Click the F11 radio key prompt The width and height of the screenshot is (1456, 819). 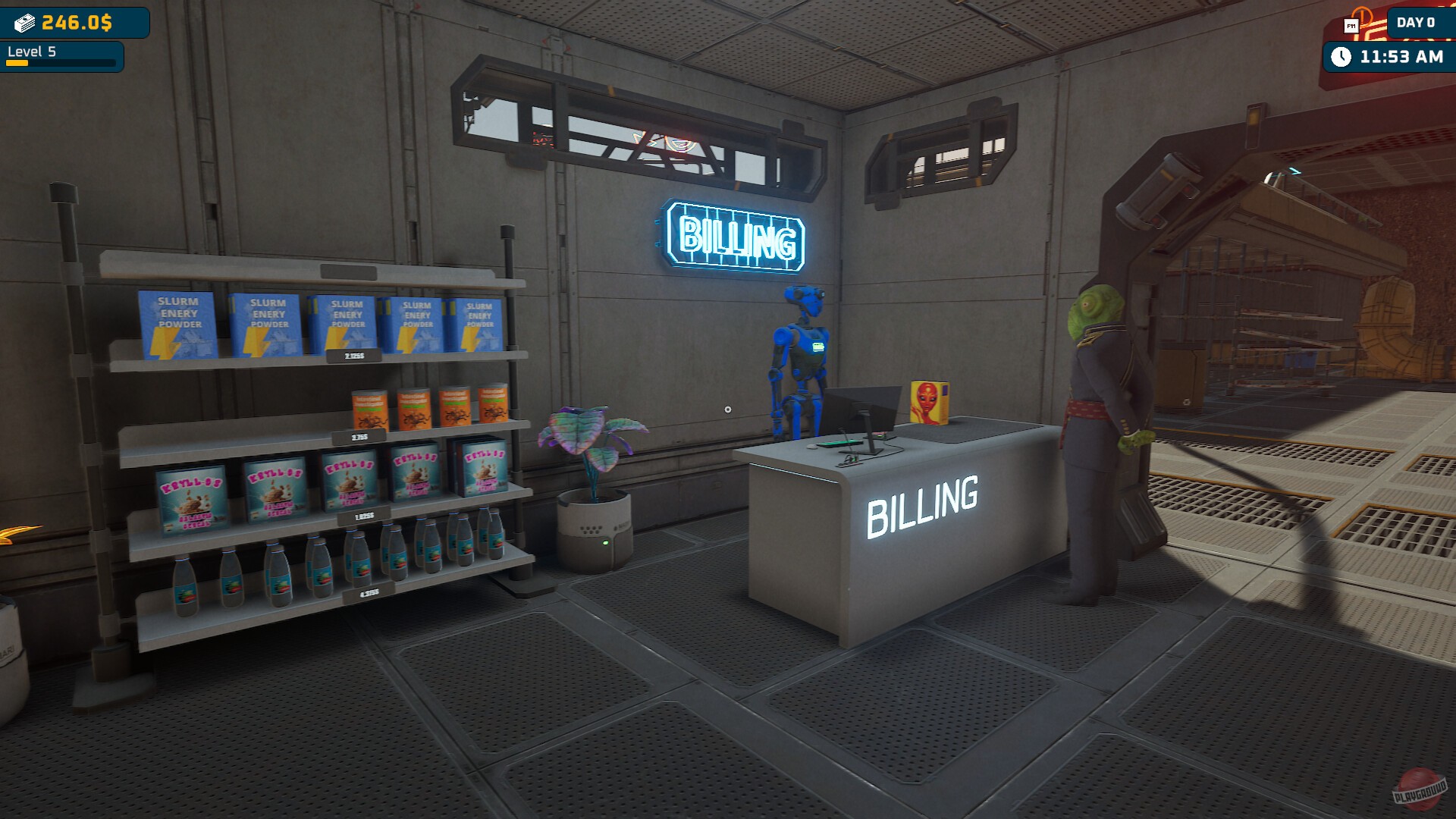(1351, 25)
